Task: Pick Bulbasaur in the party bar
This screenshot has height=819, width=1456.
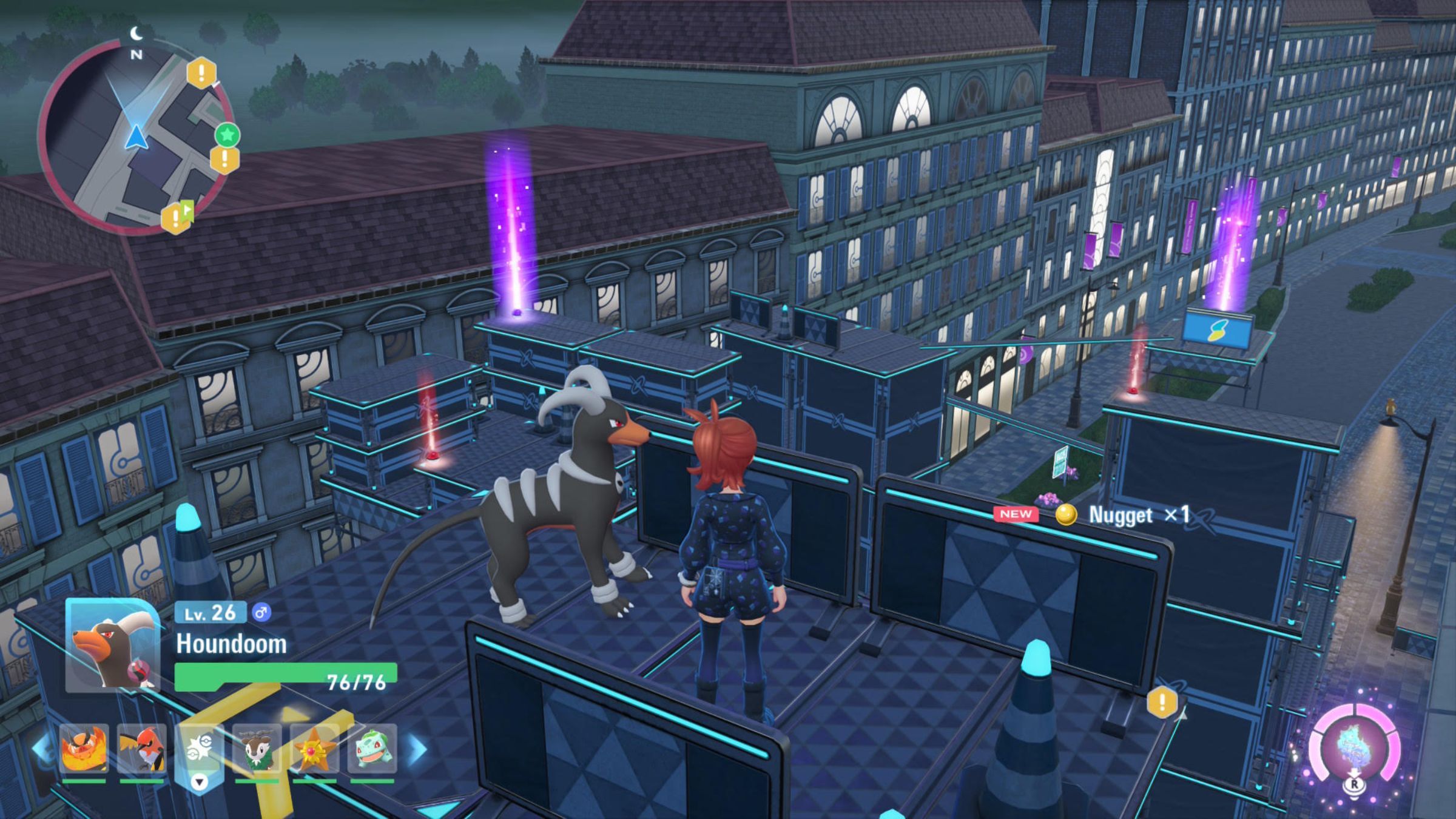Action: pos(372,749)
